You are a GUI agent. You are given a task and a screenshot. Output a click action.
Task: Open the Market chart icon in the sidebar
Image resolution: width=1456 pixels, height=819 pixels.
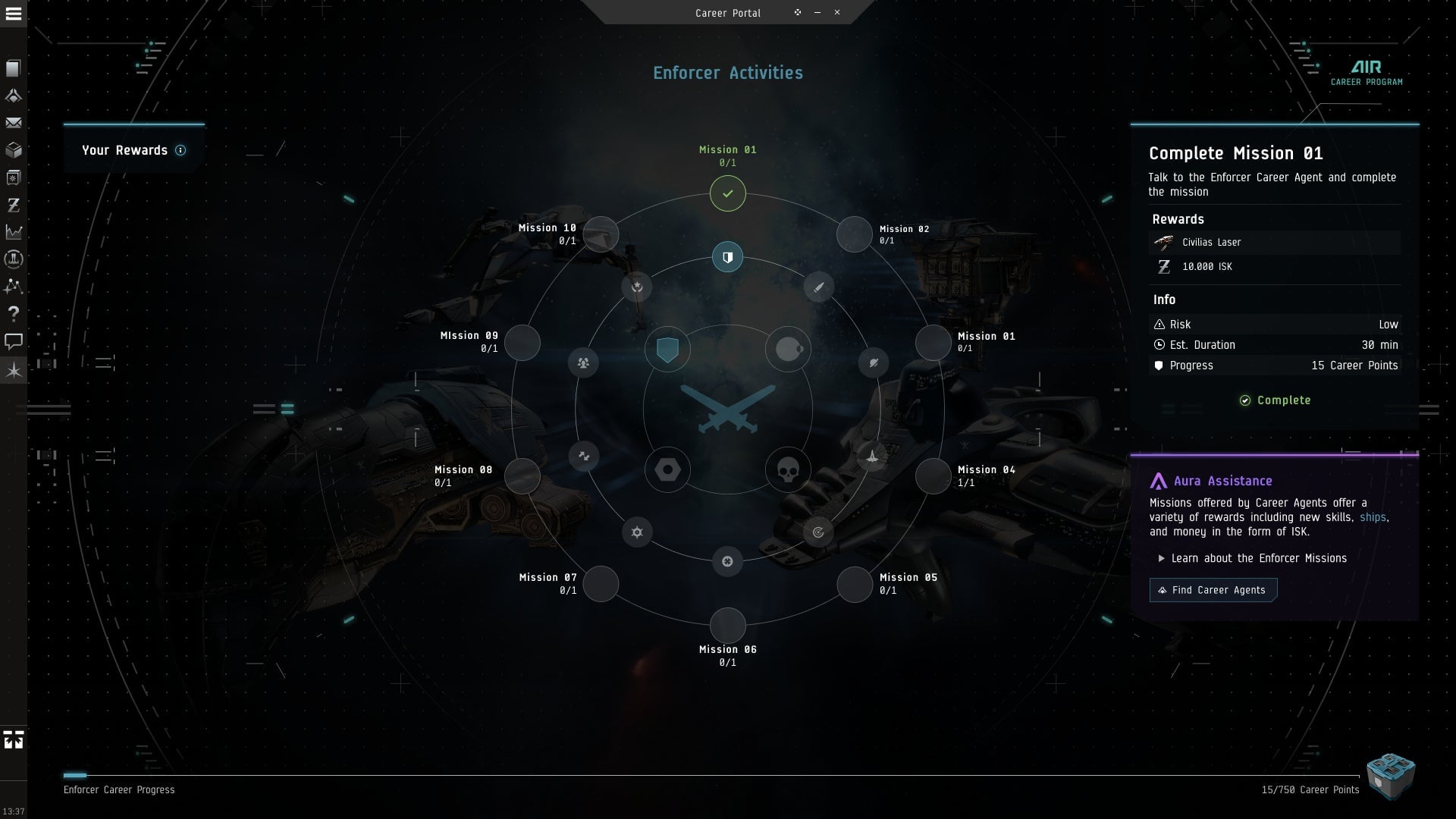tap(12, 232)
